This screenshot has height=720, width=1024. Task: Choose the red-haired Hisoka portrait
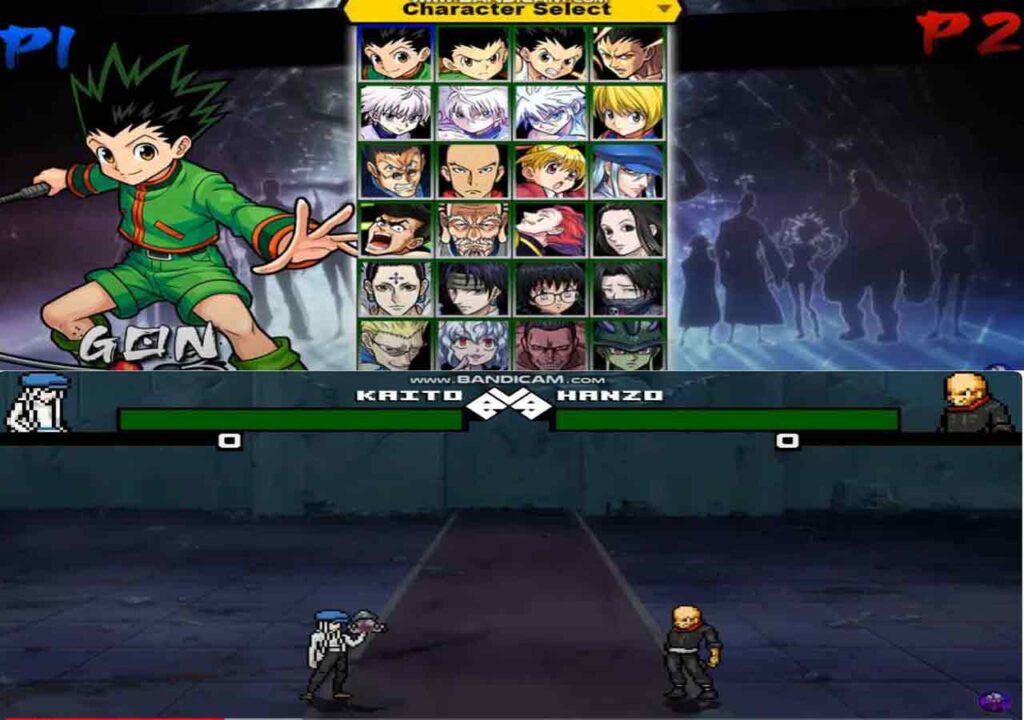550,230
